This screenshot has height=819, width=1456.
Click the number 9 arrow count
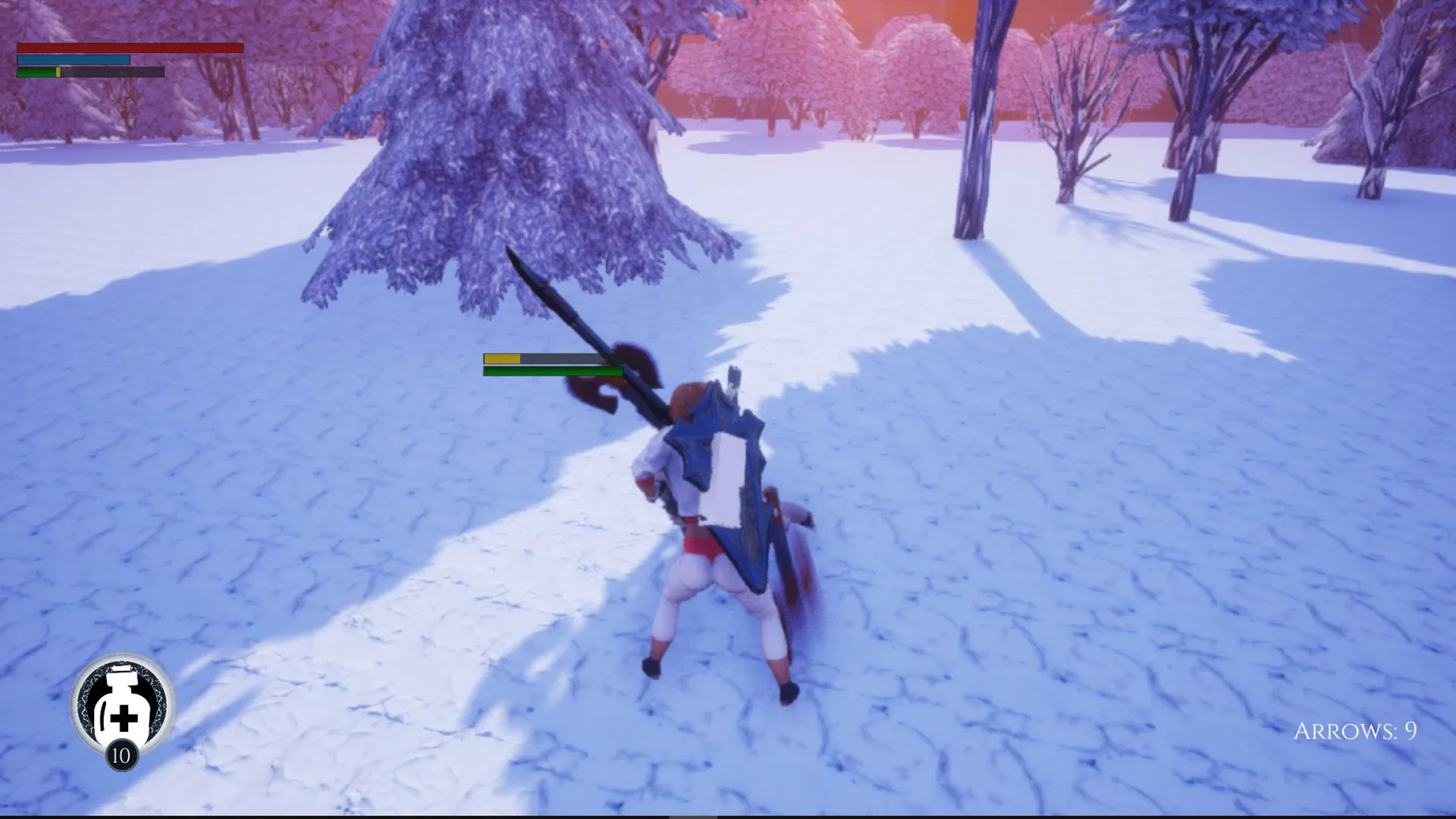point(1410,730)
